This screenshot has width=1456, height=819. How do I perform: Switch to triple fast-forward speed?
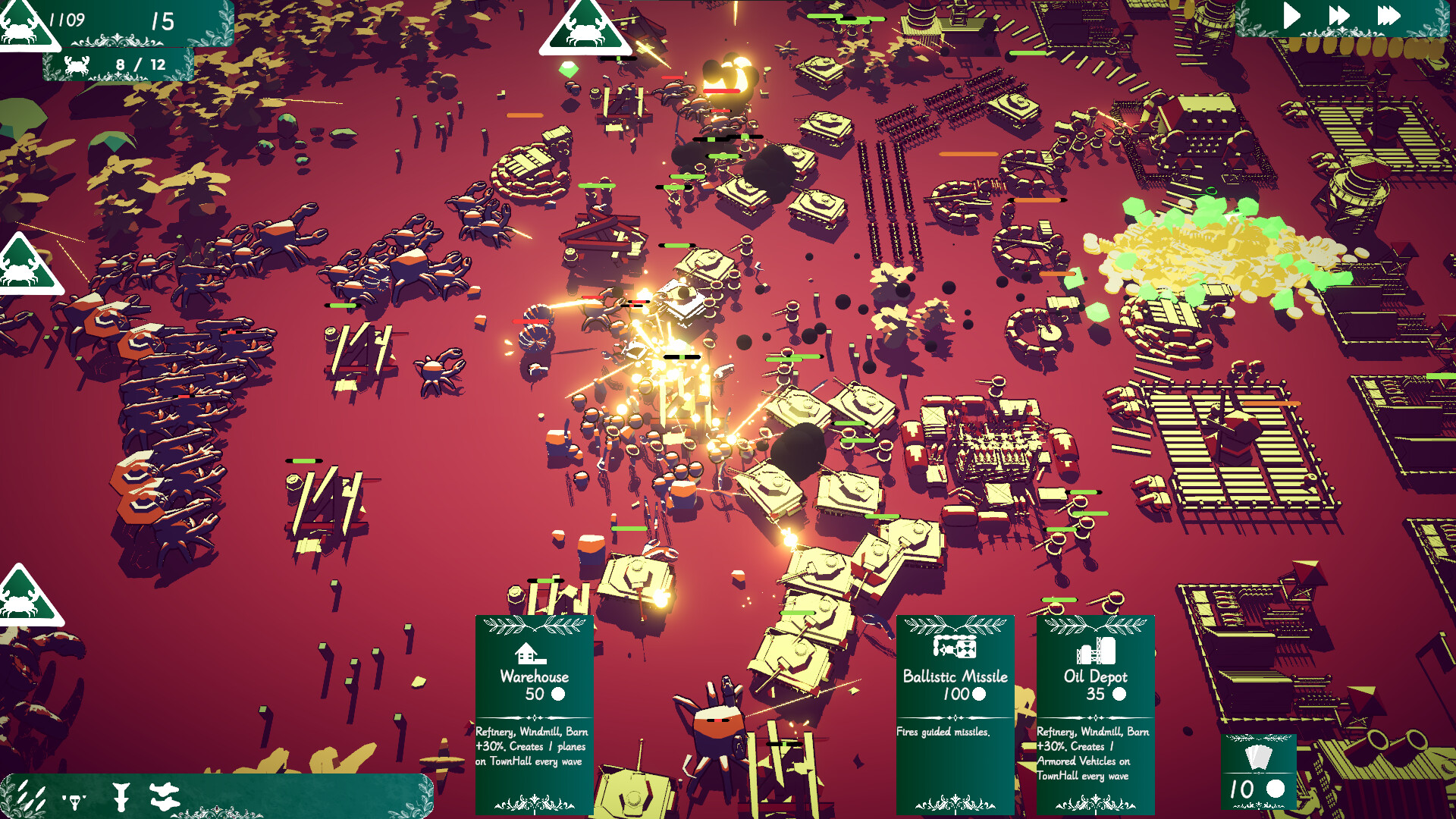point(1389,16)
